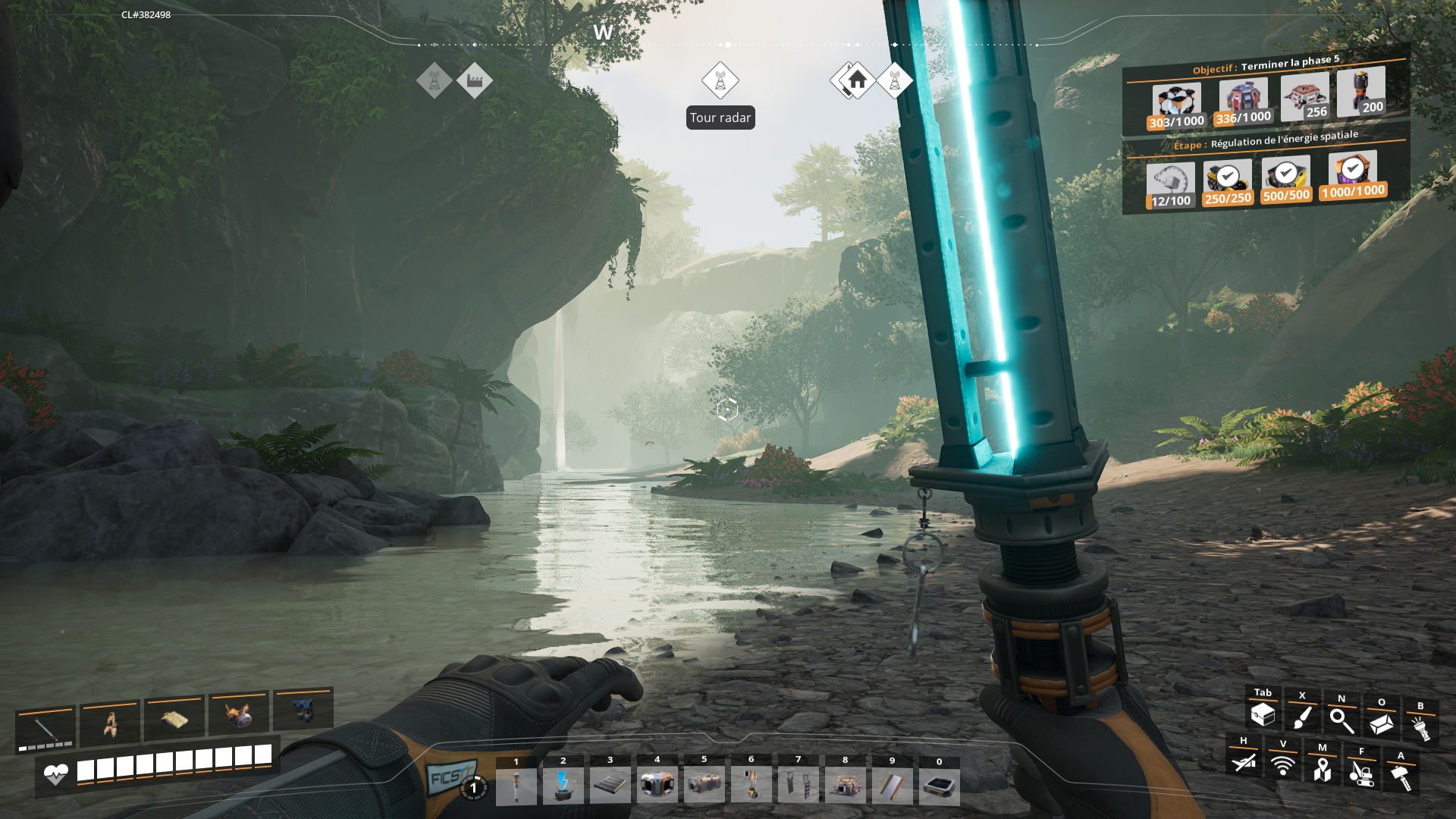Click the factory marker on the compass
Screen dimensions: 1456x819
(475, 80)
